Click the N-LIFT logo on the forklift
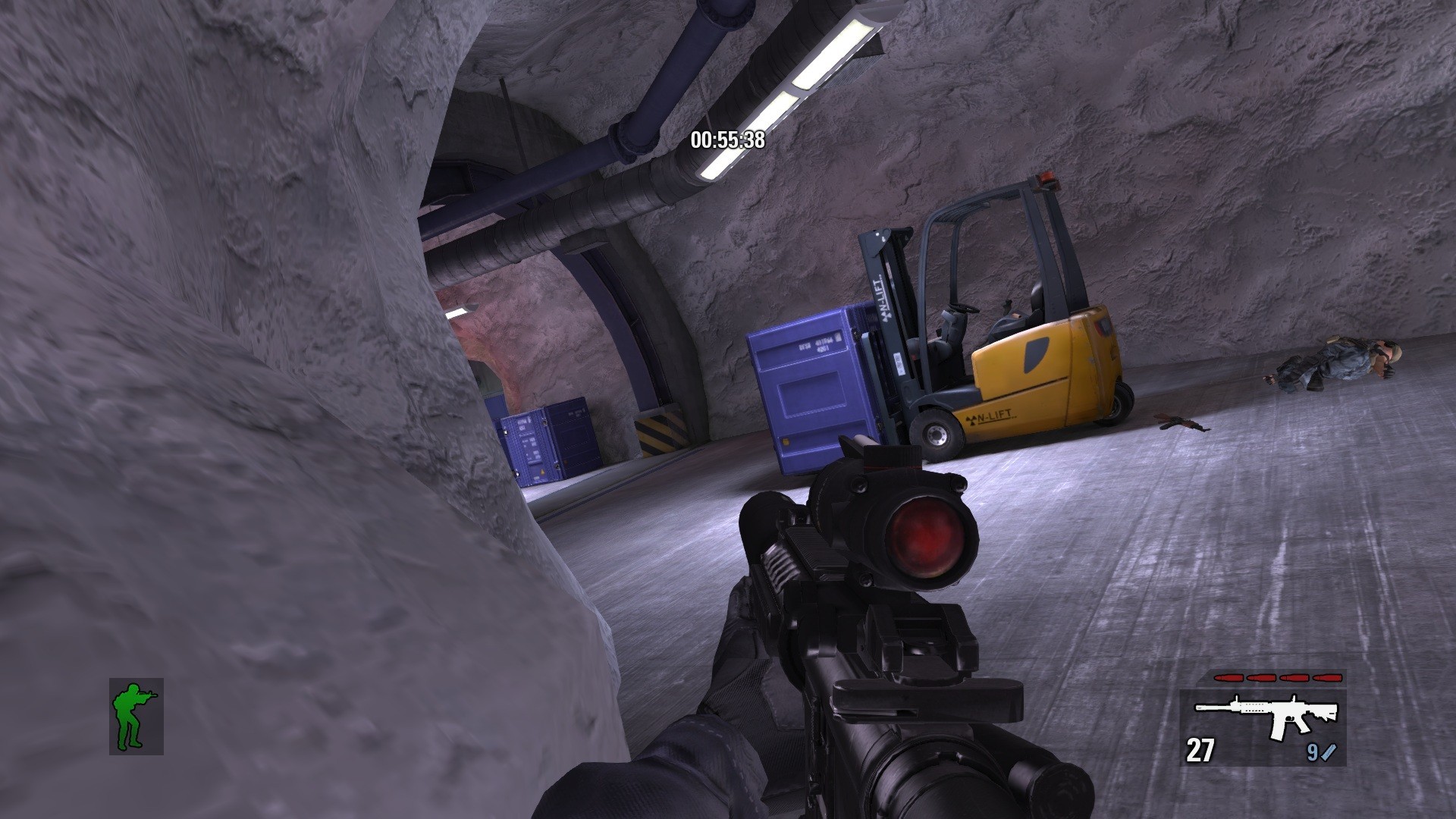Screen dimensions: 1456x819 pyautogui.click(x=995, y=416)
